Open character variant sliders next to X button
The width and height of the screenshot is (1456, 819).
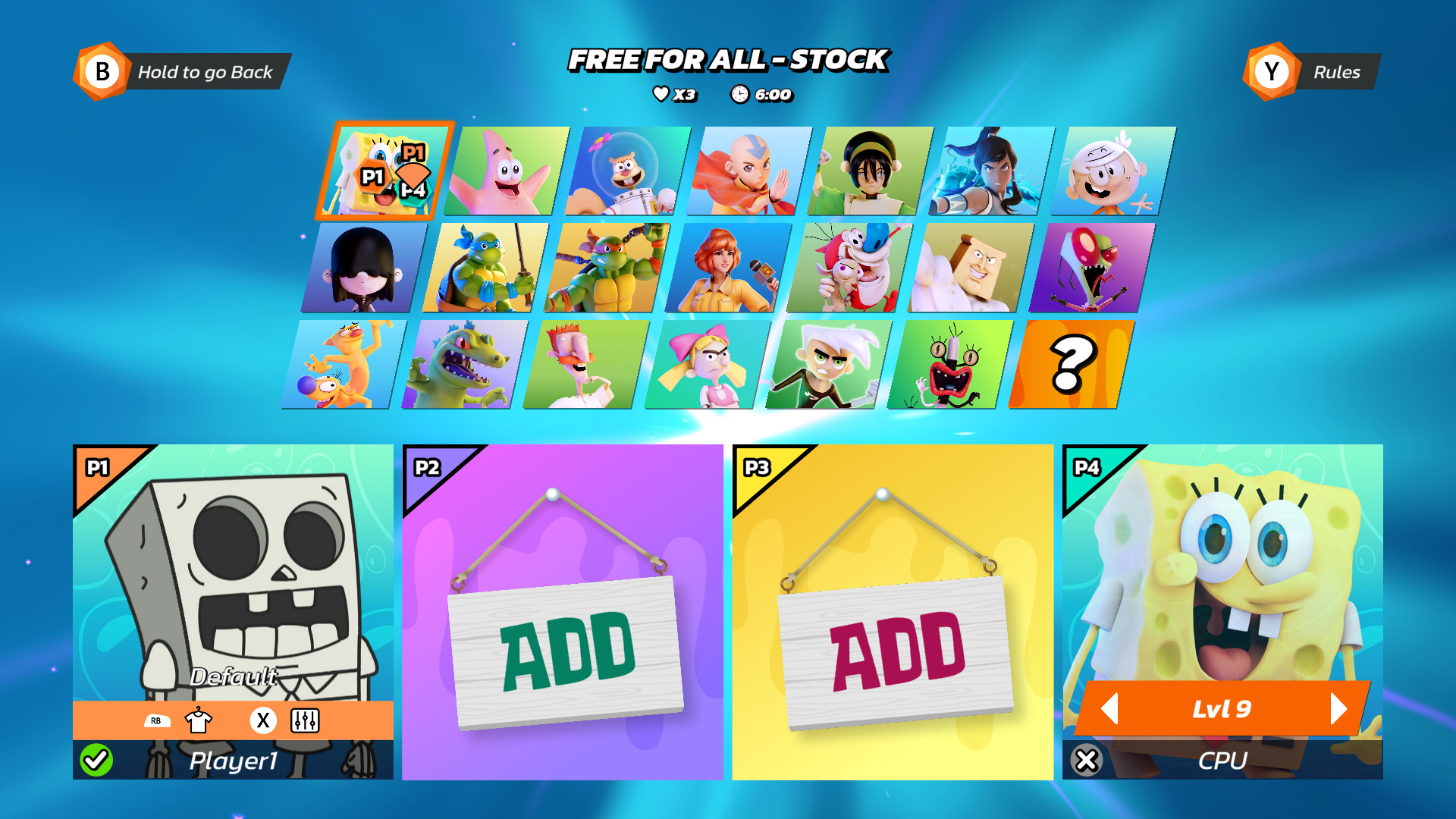306,721
